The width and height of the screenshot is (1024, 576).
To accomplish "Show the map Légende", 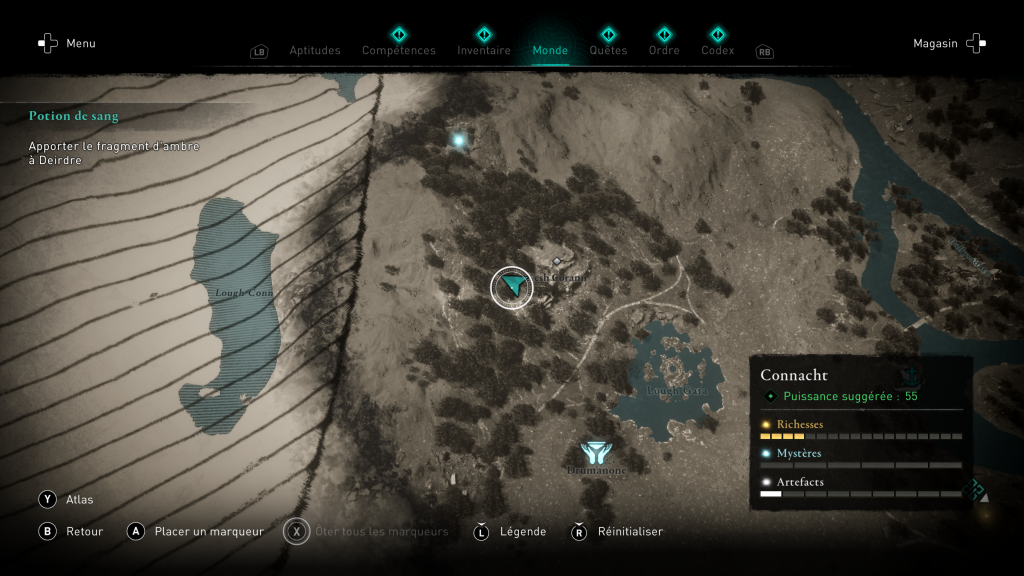I will pos(511,531).
